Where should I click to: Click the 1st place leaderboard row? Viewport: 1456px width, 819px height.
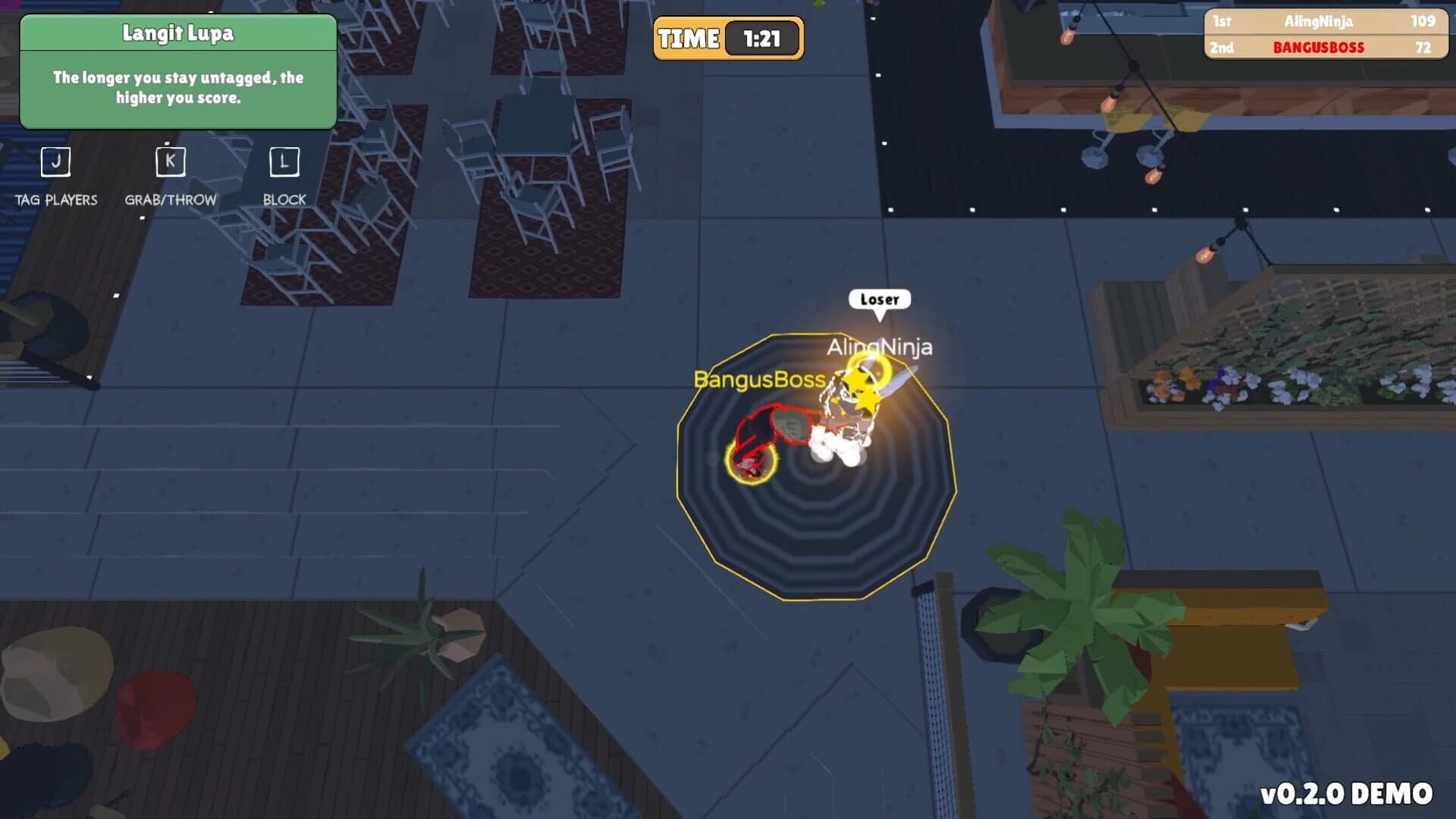1327,22
